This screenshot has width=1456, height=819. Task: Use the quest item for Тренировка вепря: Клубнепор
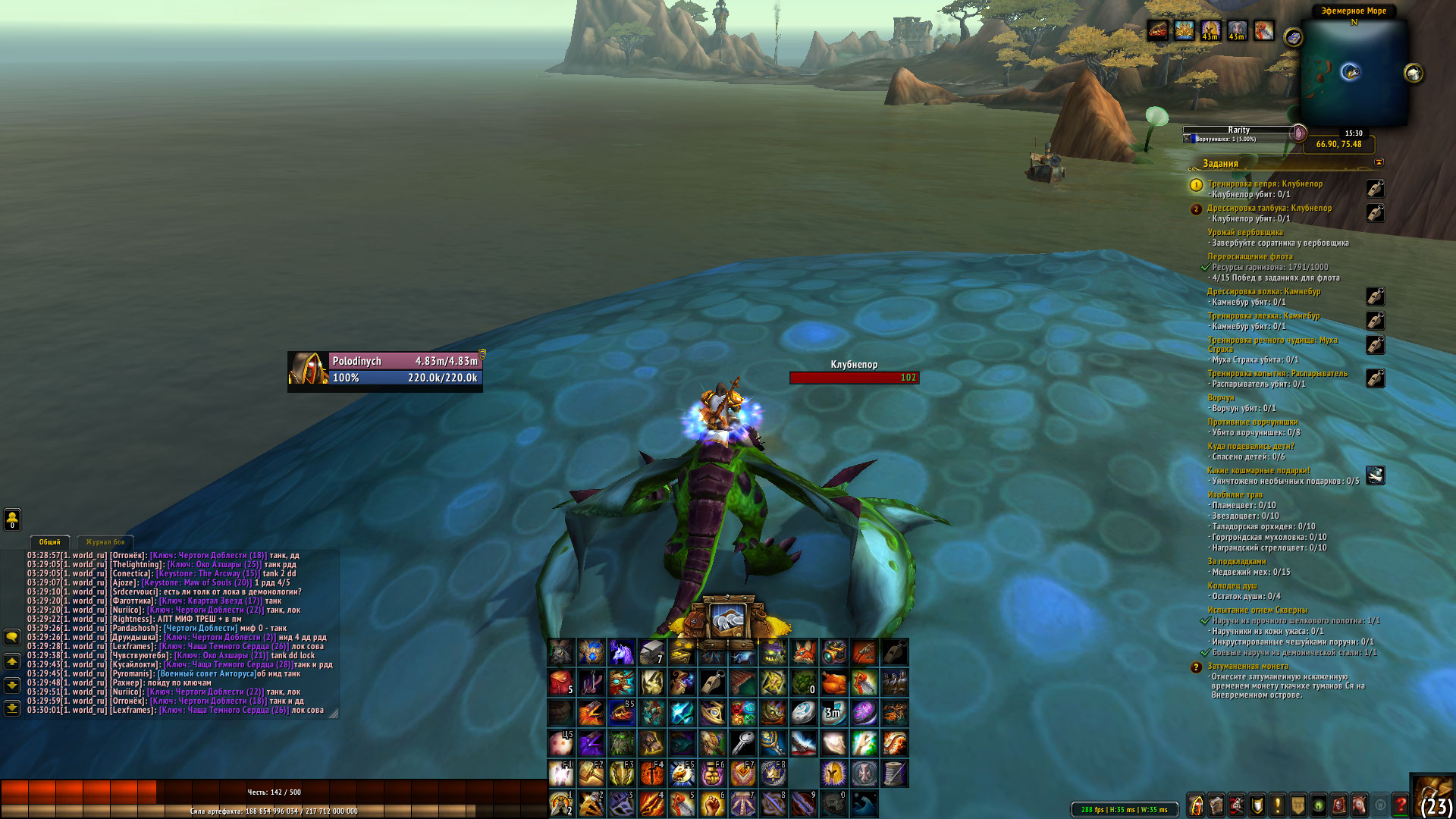pos(1375,189)
